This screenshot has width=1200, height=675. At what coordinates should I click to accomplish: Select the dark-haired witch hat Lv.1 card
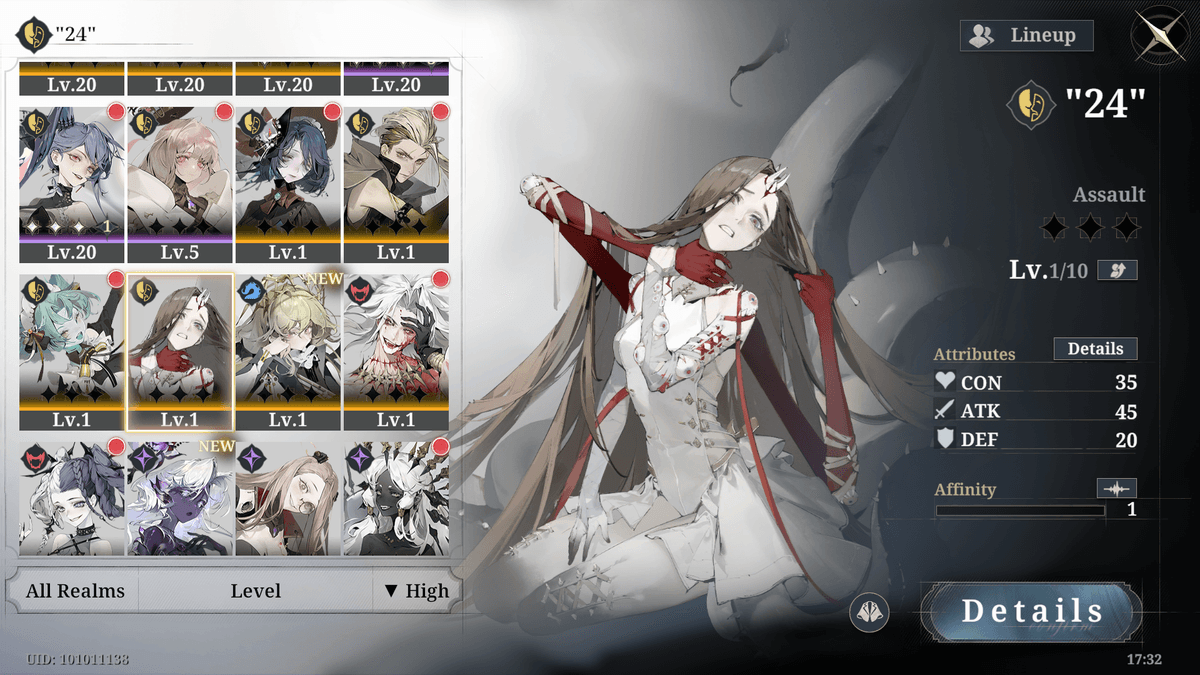pos(288,182)
